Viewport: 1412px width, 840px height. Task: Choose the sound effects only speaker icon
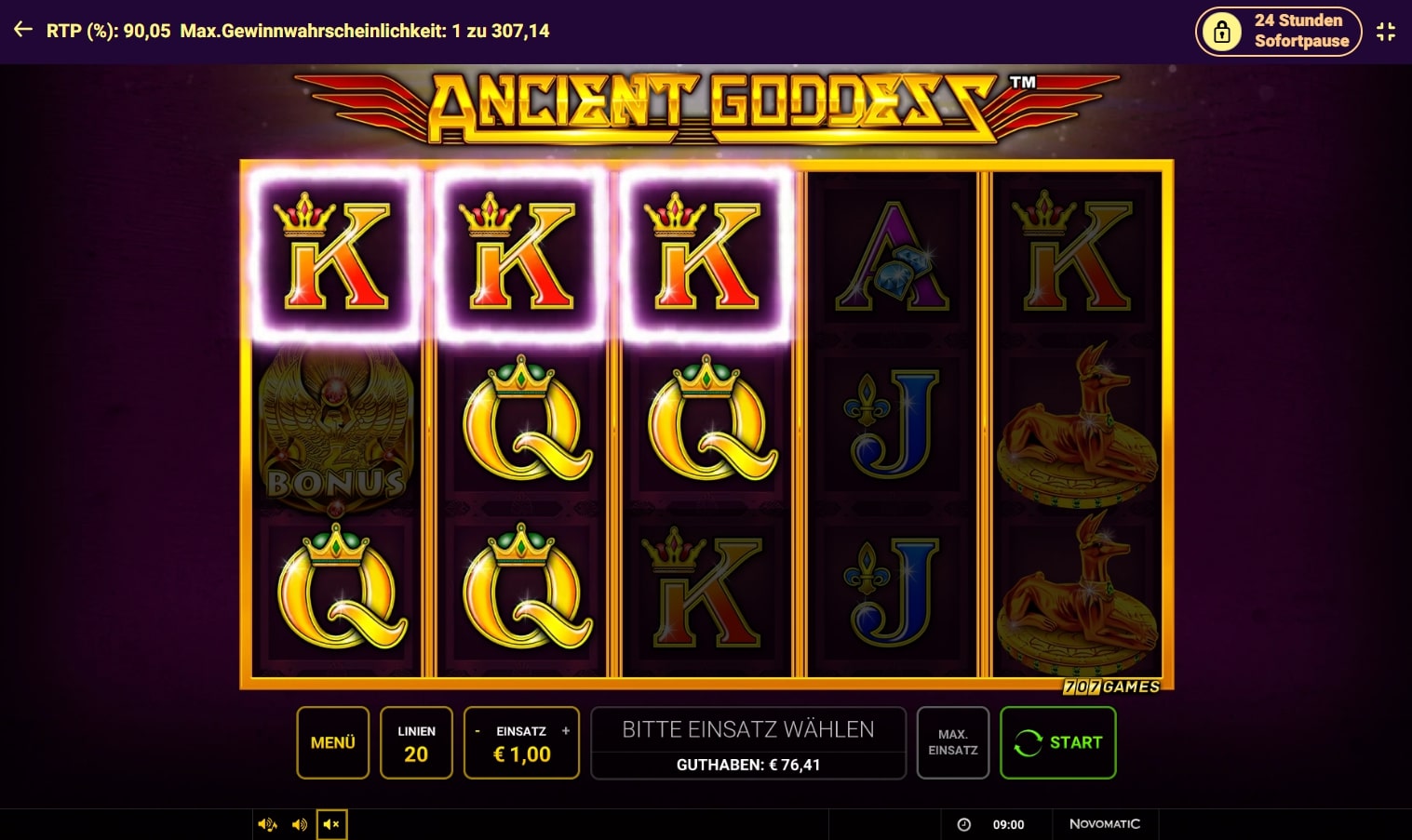pyautogui.click(x=300, y=824)
